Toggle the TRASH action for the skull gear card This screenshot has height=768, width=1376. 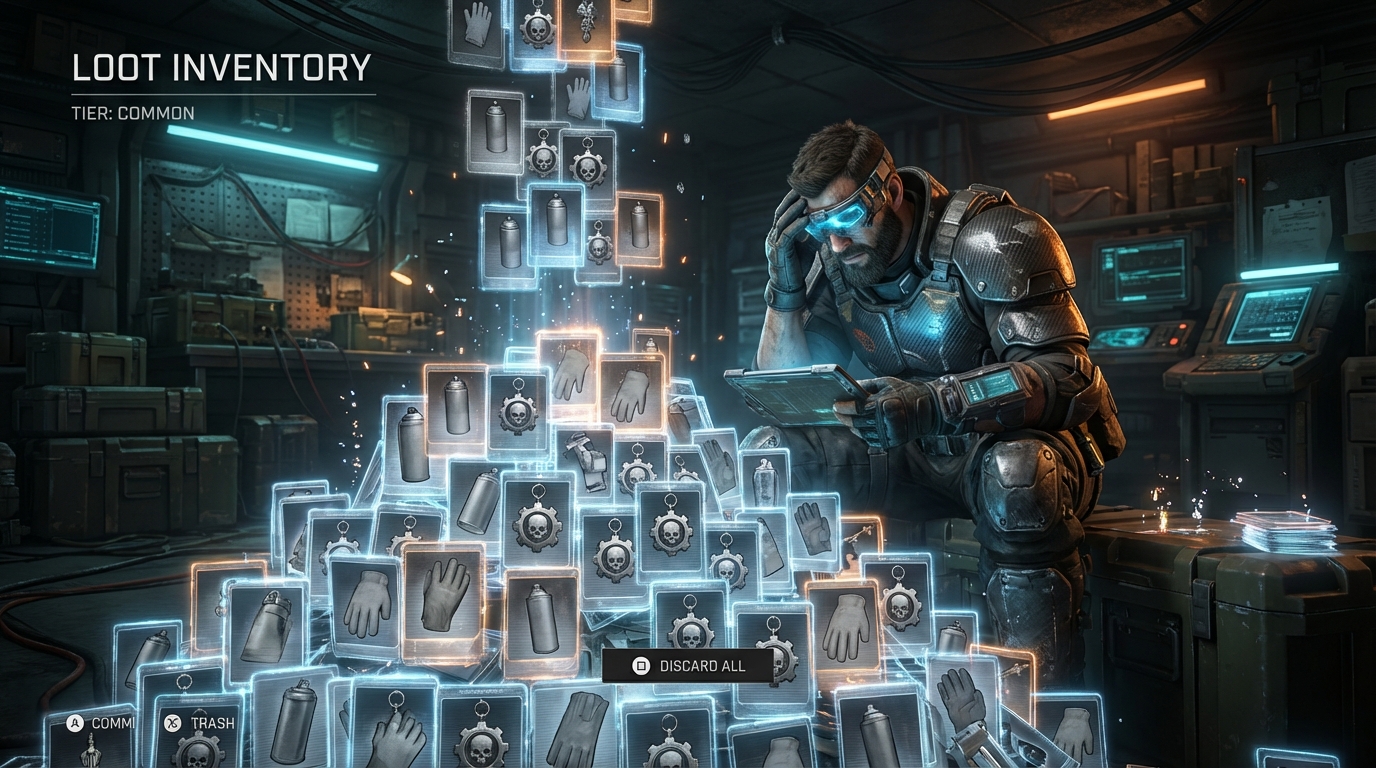(x=170, y=720)
